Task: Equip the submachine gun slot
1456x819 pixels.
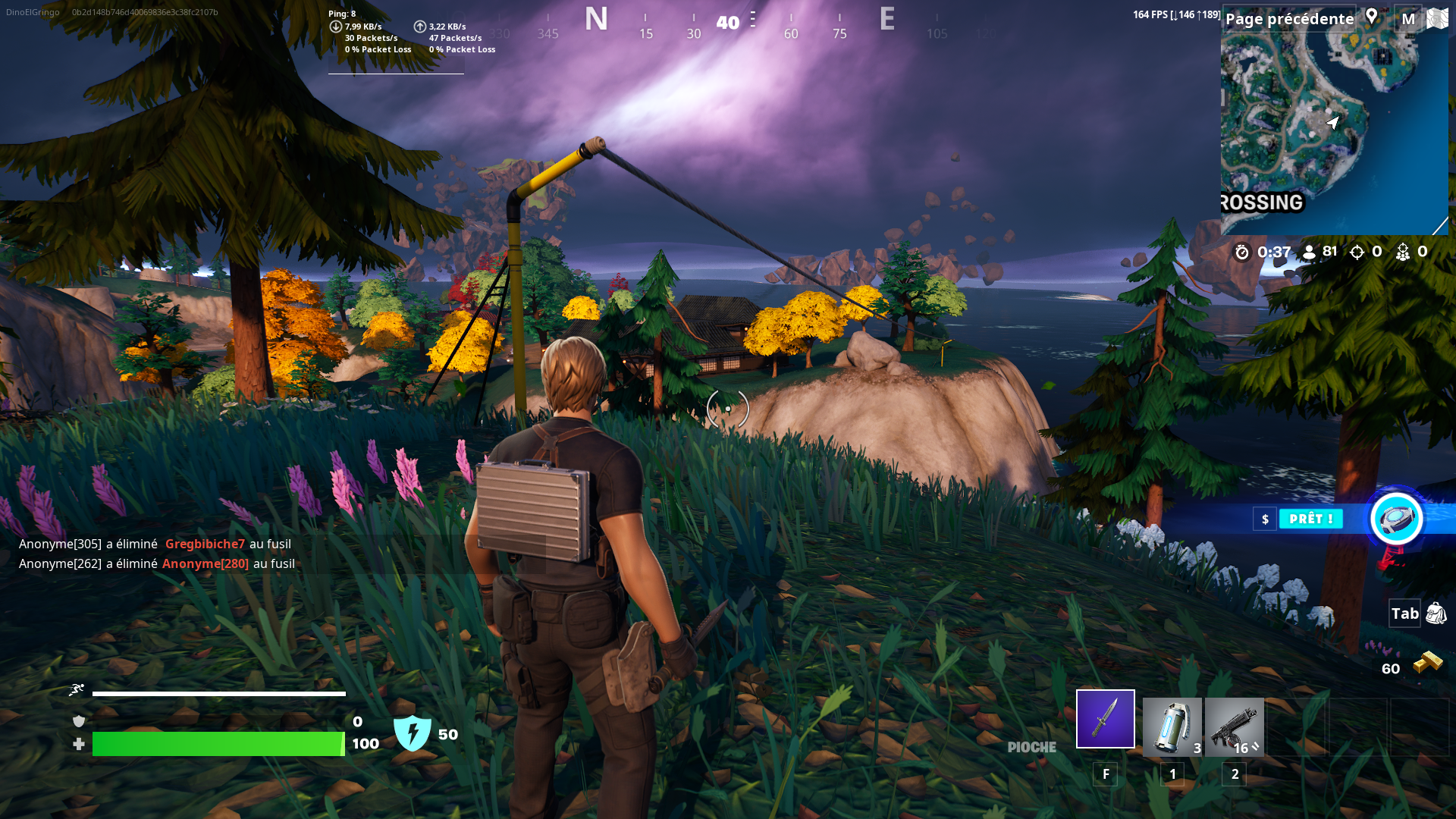Action: 1234,726
